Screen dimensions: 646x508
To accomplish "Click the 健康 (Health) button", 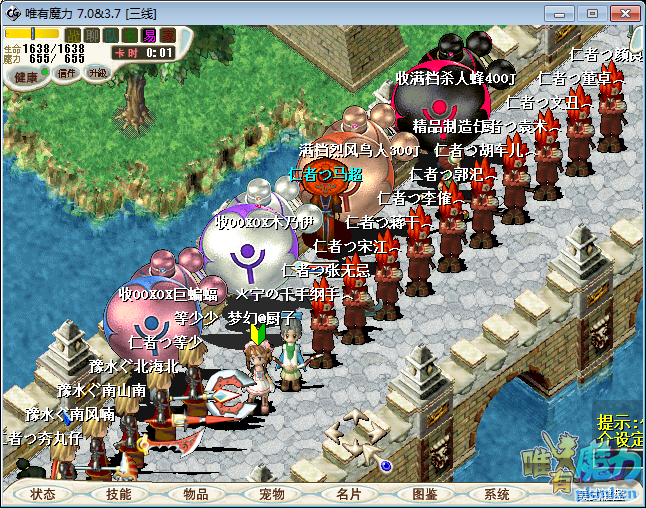I will 27,76.
